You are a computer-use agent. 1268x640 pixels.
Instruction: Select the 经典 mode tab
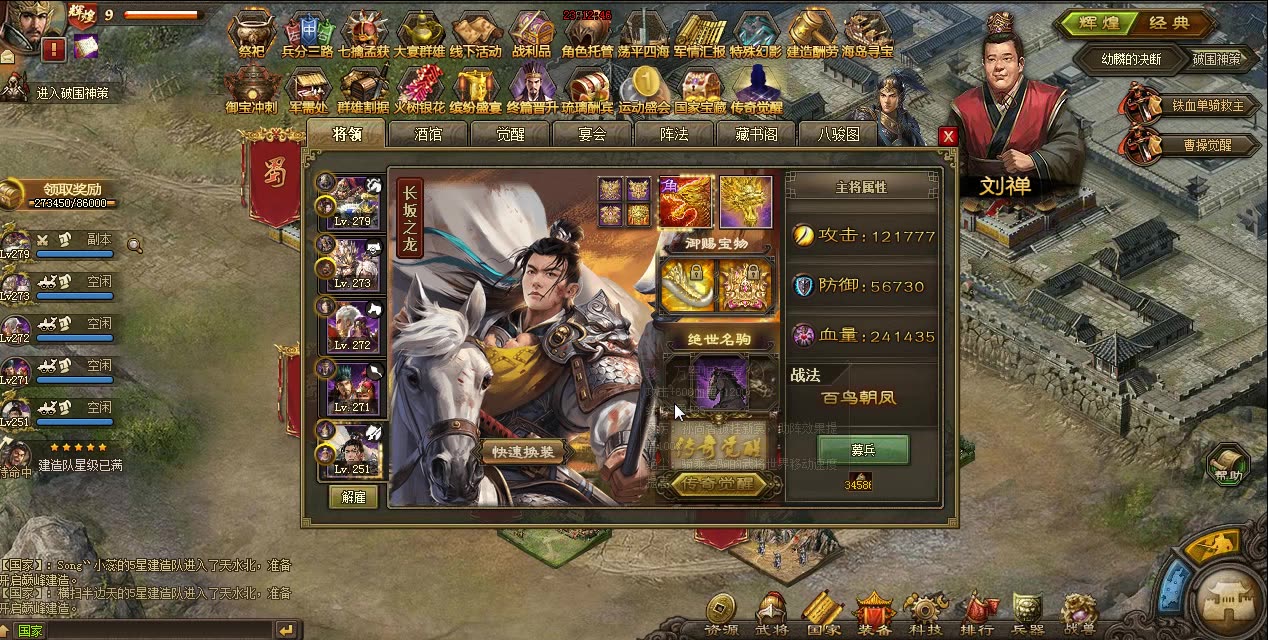[1169, 23]
